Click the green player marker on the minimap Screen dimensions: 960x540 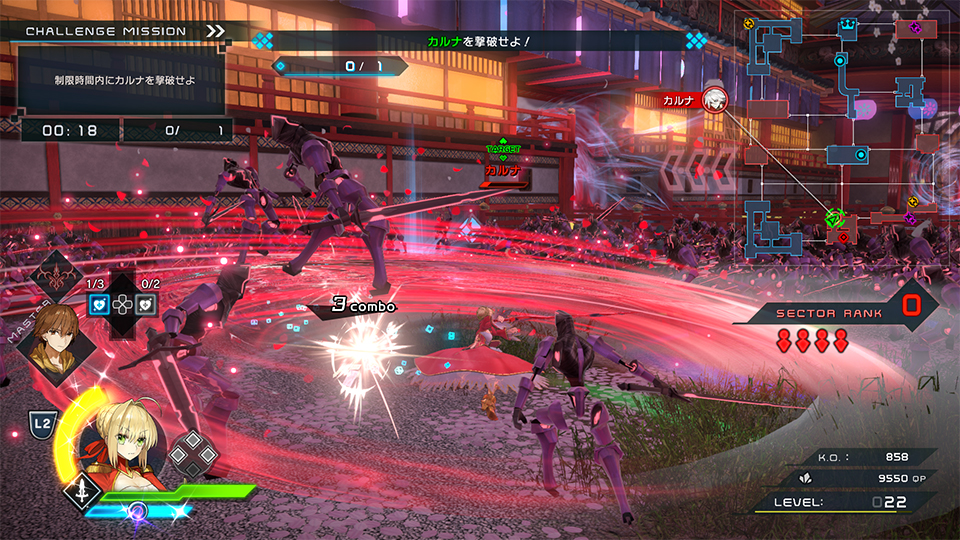pos(833,216)
